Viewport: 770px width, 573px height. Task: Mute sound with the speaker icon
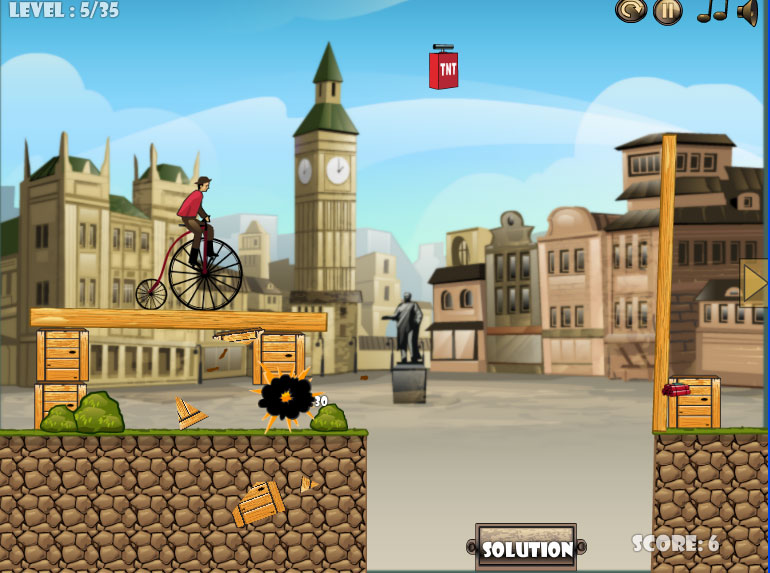pos(747,11)
